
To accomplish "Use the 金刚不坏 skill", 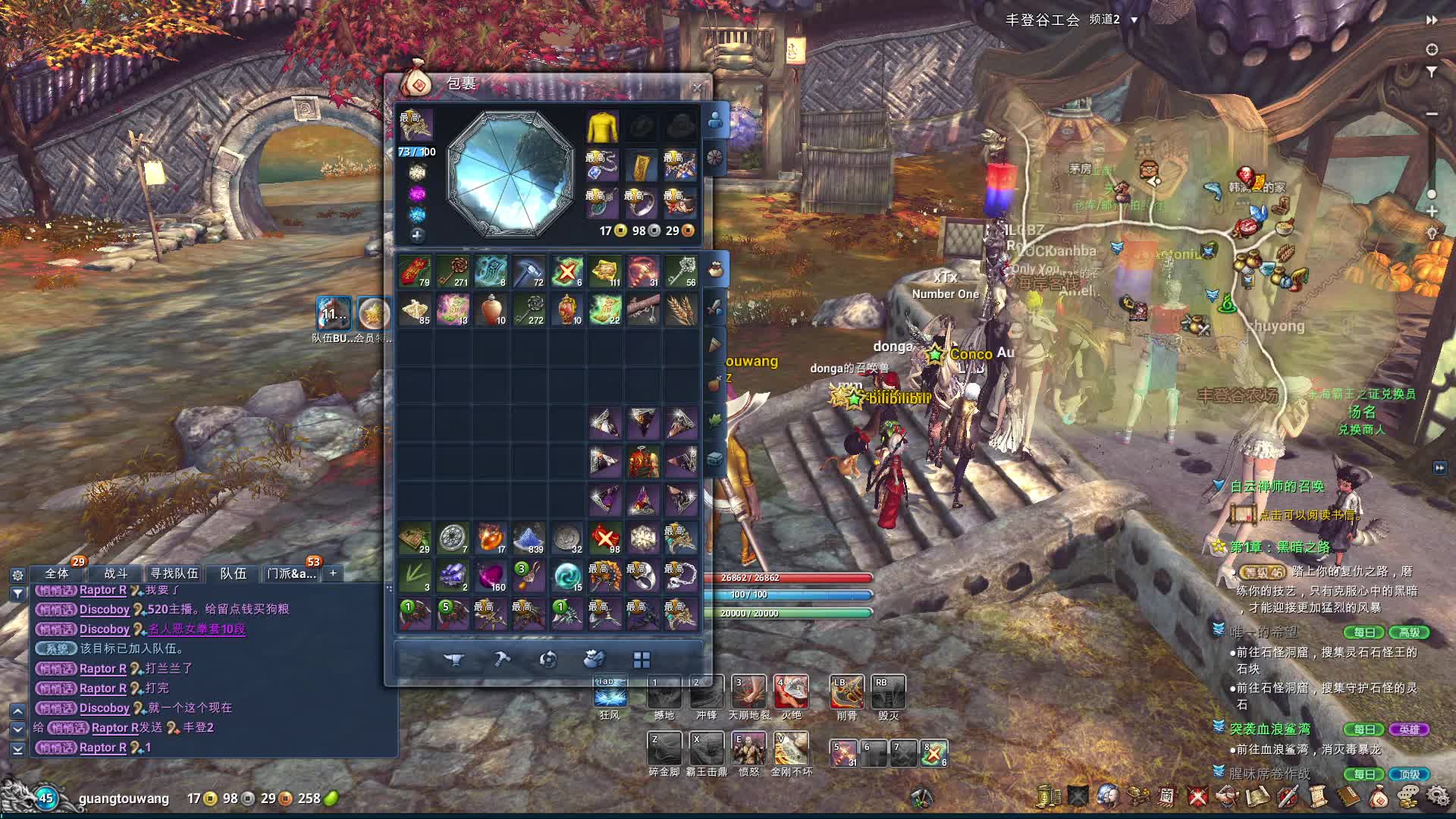I will (791, 748).
